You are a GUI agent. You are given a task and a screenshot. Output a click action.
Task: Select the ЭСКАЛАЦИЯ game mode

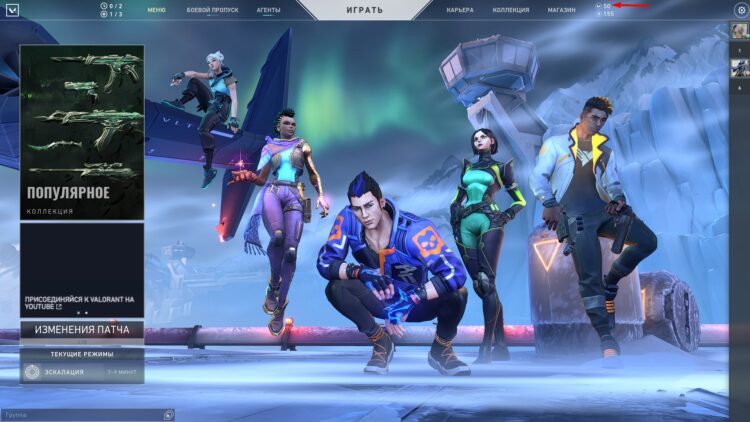click(82, 372)
